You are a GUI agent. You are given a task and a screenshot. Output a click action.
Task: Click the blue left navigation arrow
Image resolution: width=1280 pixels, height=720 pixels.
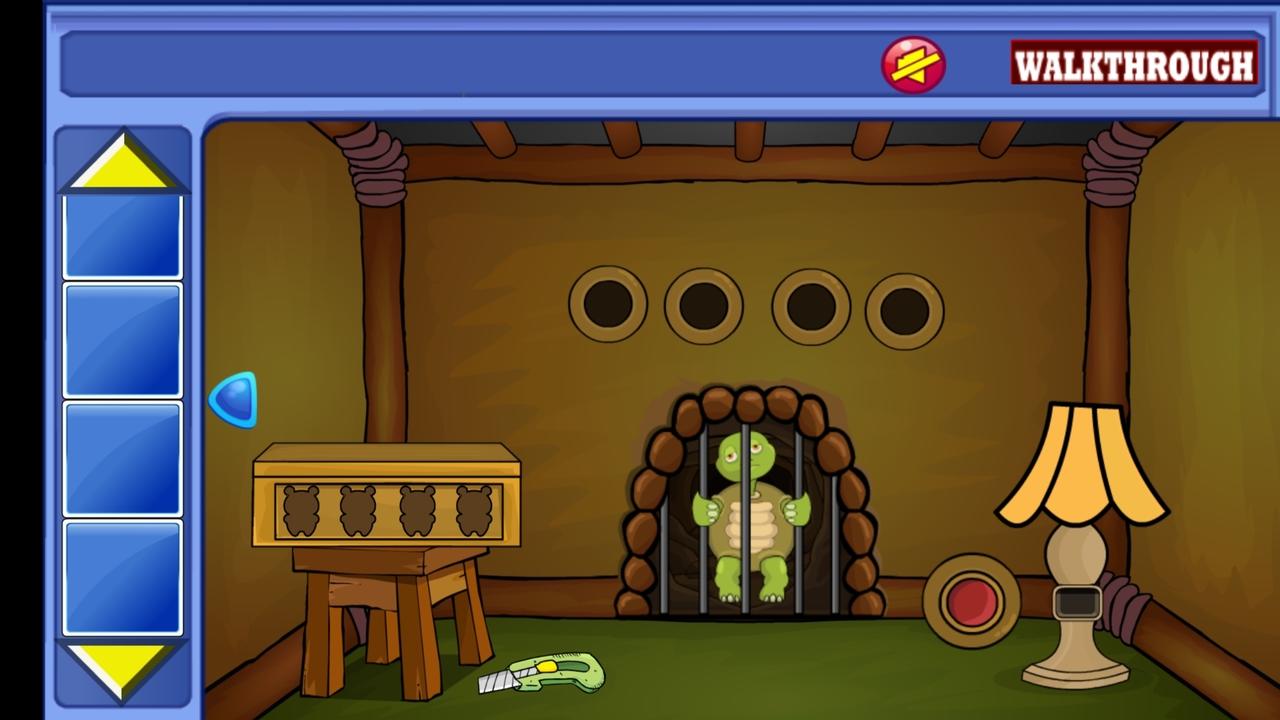coord(235,400)
